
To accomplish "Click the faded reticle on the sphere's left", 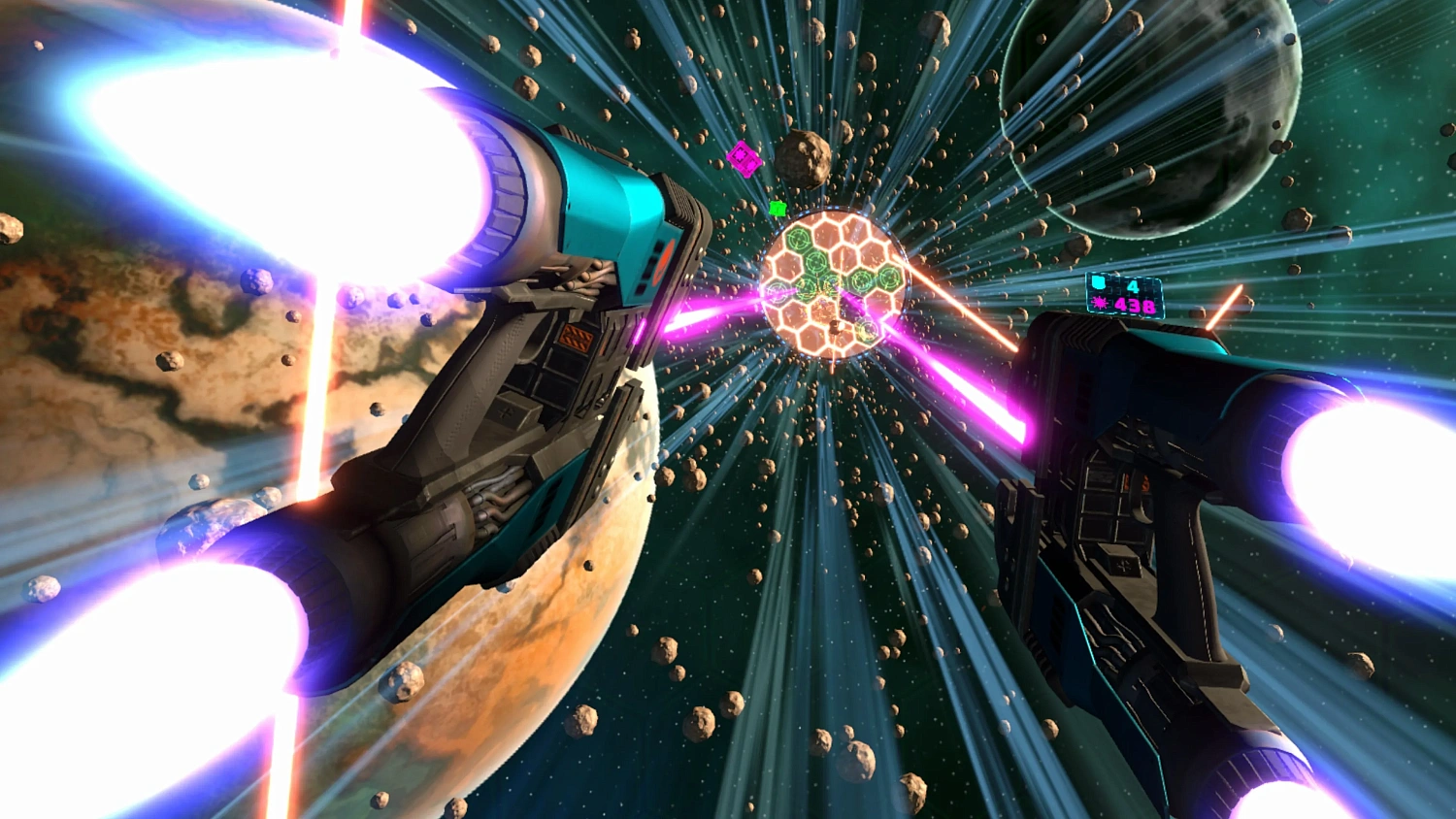I will click(777, 291).
